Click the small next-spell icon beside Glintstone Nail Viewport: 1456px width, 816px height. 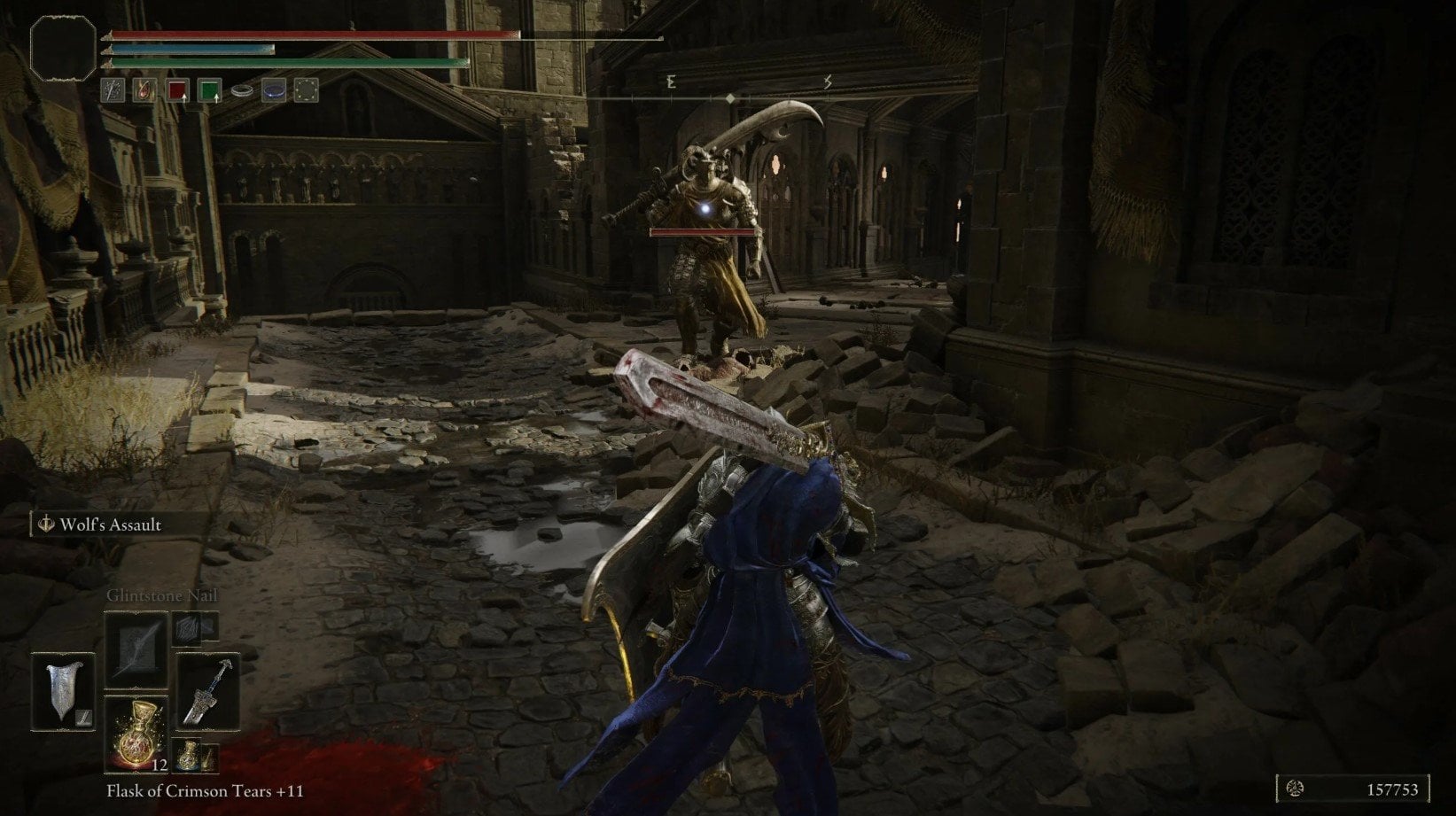click(x=188, y=627)
